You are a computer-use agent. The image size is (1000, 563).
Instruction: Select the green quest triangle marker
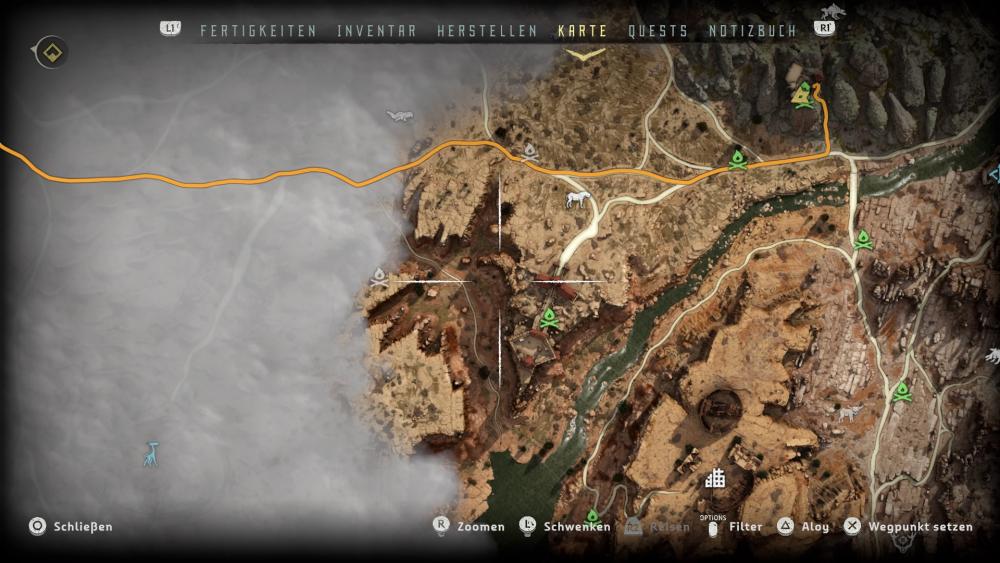click(801, 95)
